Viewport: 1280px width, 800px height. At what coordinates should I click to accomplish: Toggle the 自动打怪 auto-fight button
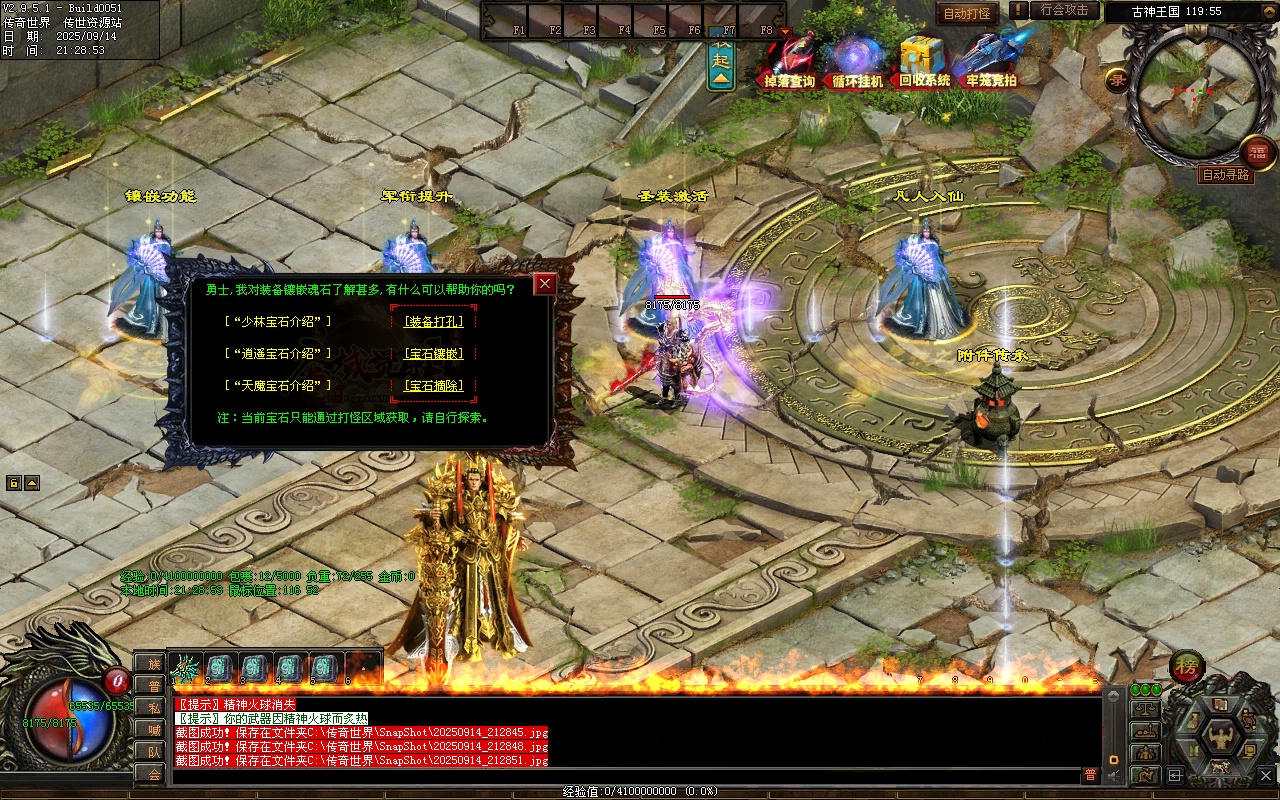(x=967, y=14)
